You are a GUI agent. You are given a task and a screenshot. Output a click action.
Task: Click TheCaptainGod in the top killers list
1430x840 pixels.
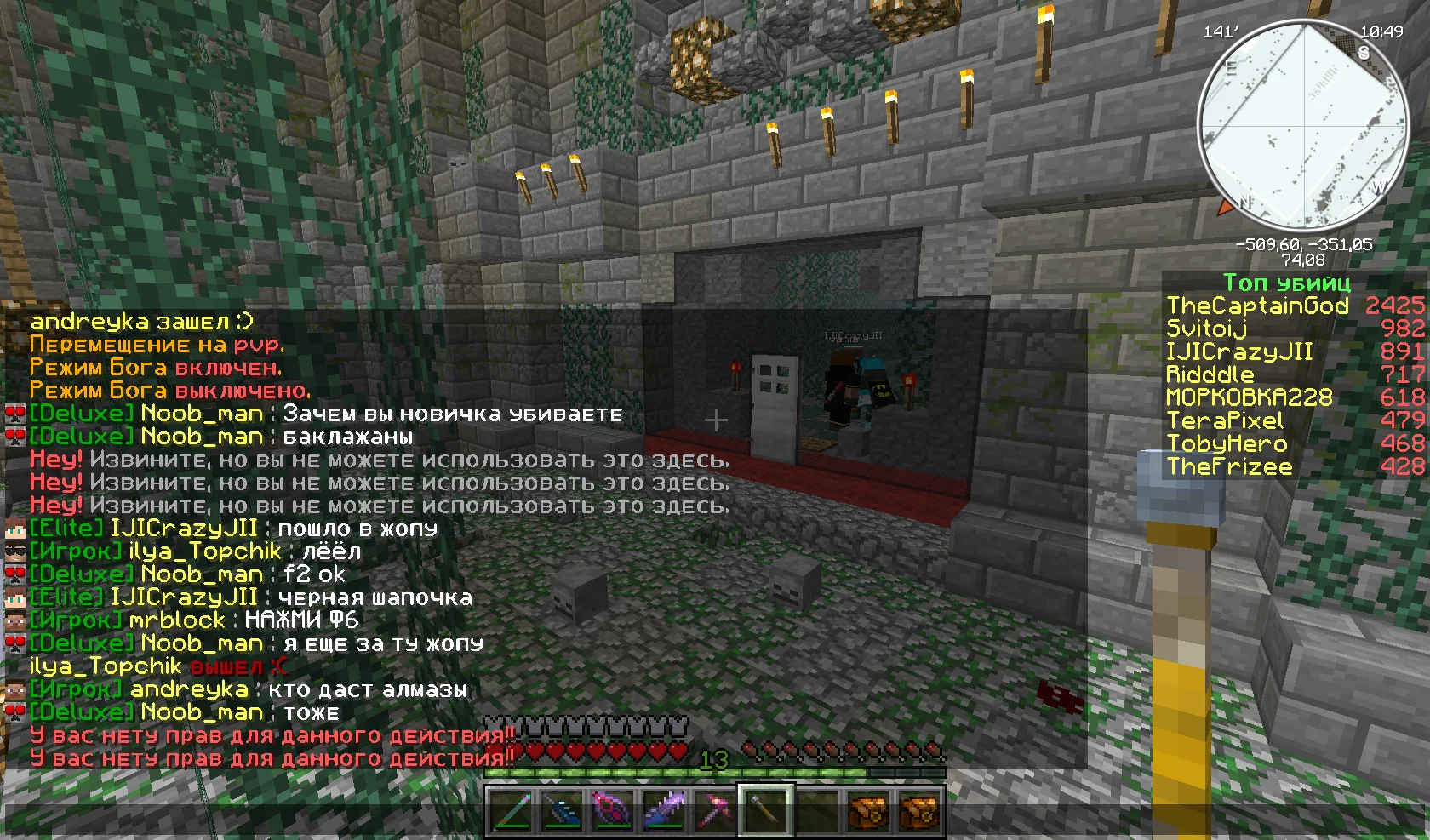[1257, 306]
